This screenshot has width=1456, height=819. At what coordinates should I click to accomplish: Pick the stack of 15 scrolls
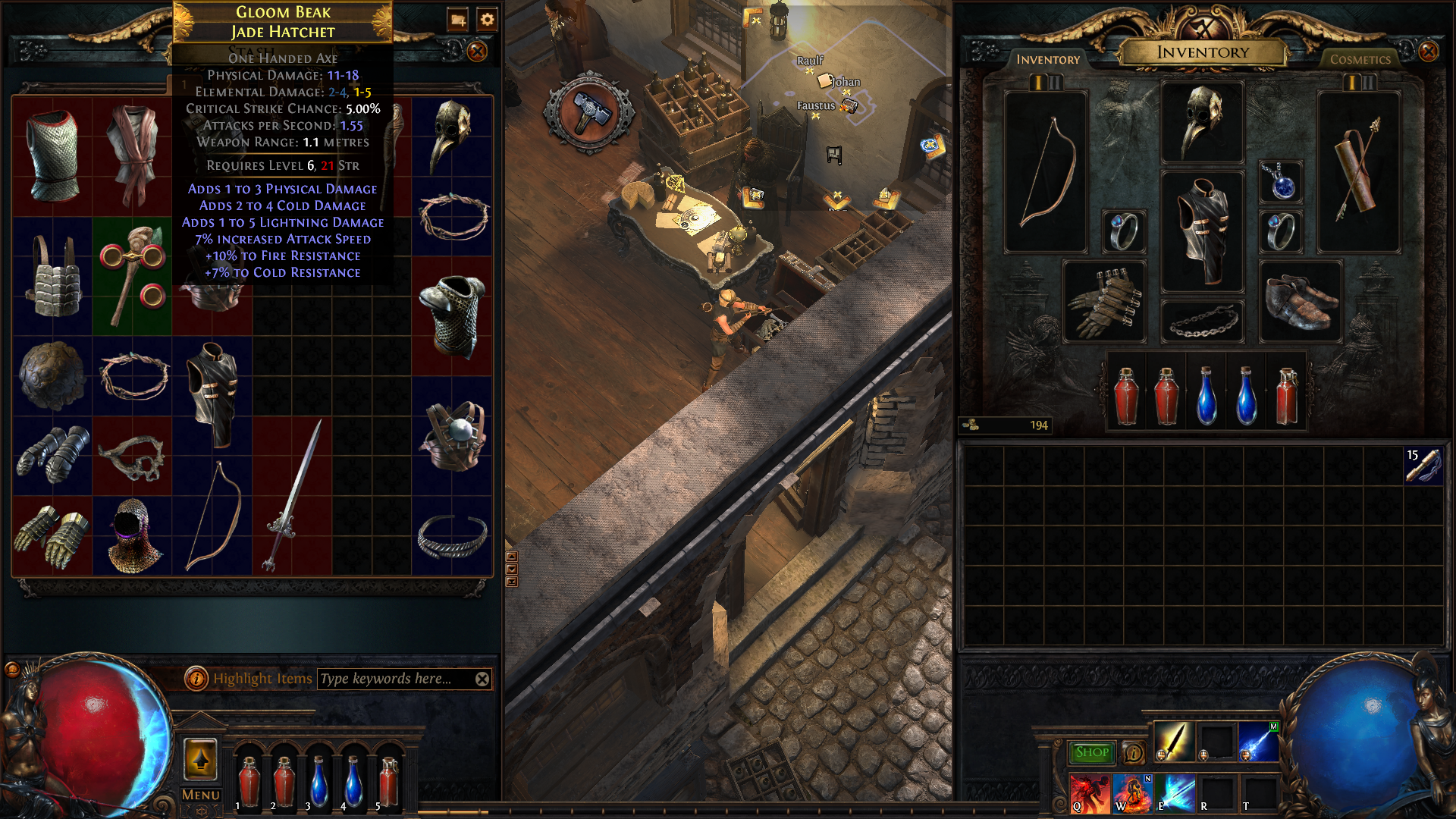pyautogui.click(x=1423, y=465)
